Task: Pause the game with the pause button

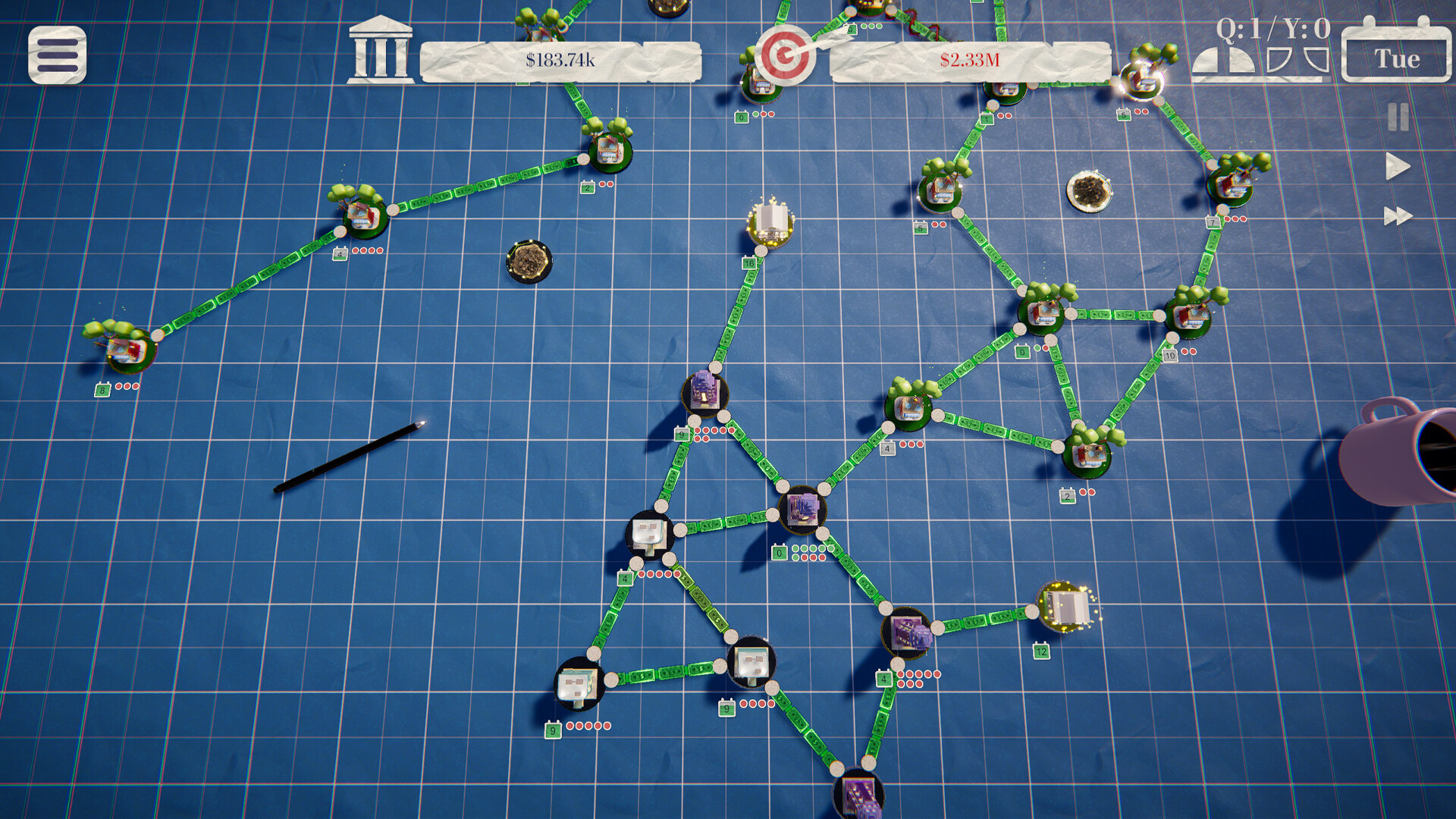Action: (1397, 116)
